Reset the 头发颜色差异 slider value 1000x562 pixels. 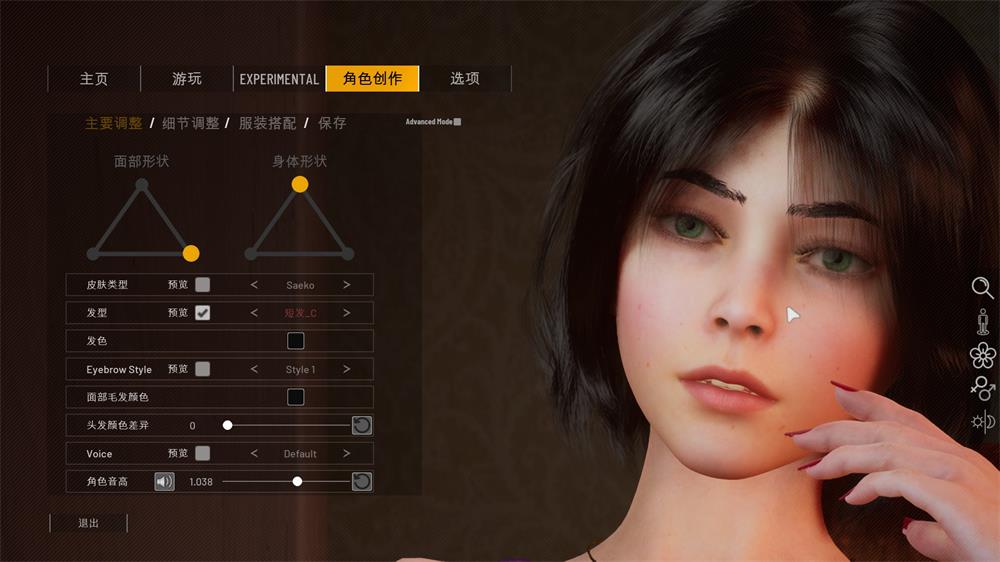(x=362, y=425)
